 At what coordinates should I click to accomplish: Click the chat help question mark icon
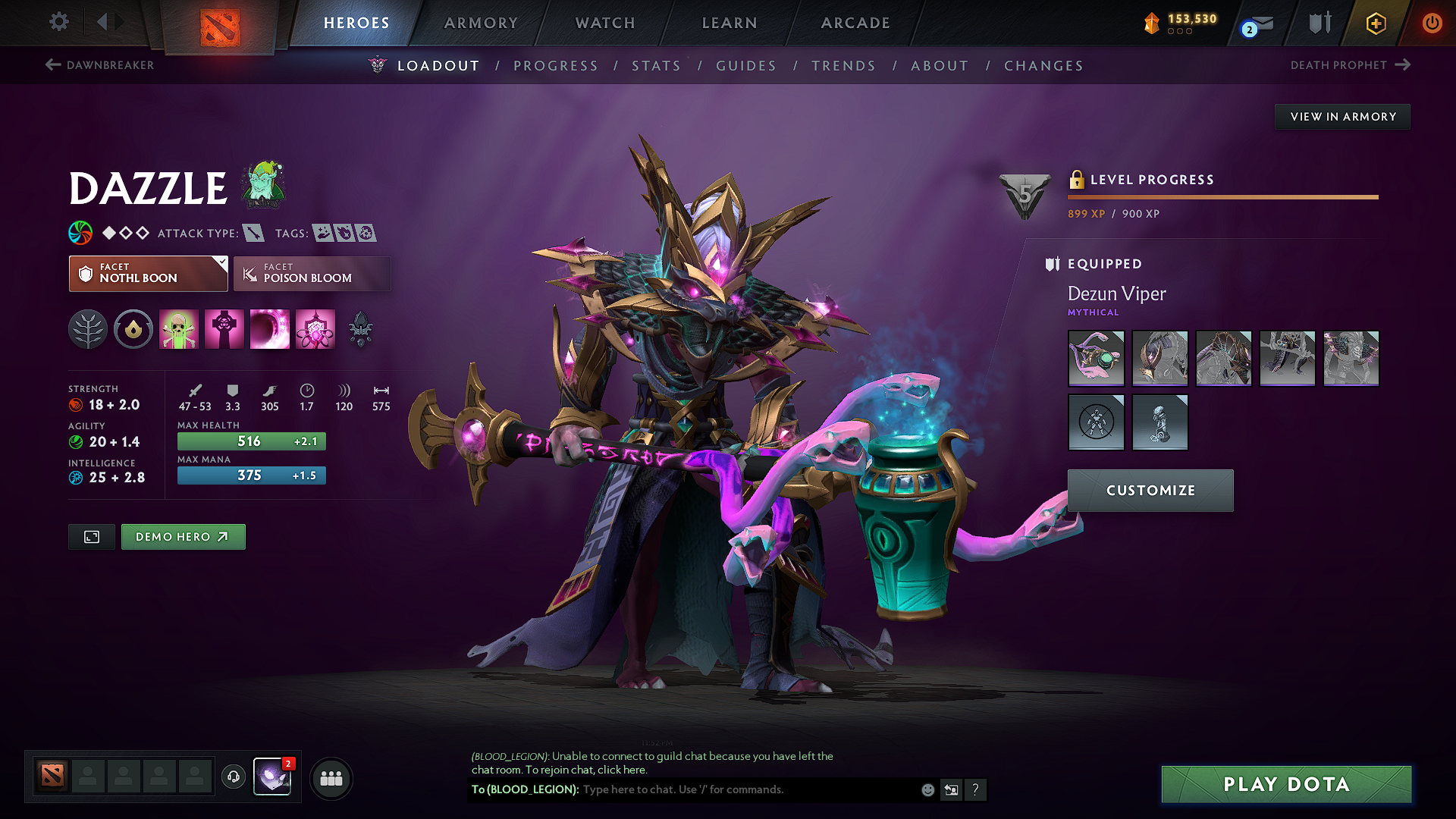coord(976,789)
